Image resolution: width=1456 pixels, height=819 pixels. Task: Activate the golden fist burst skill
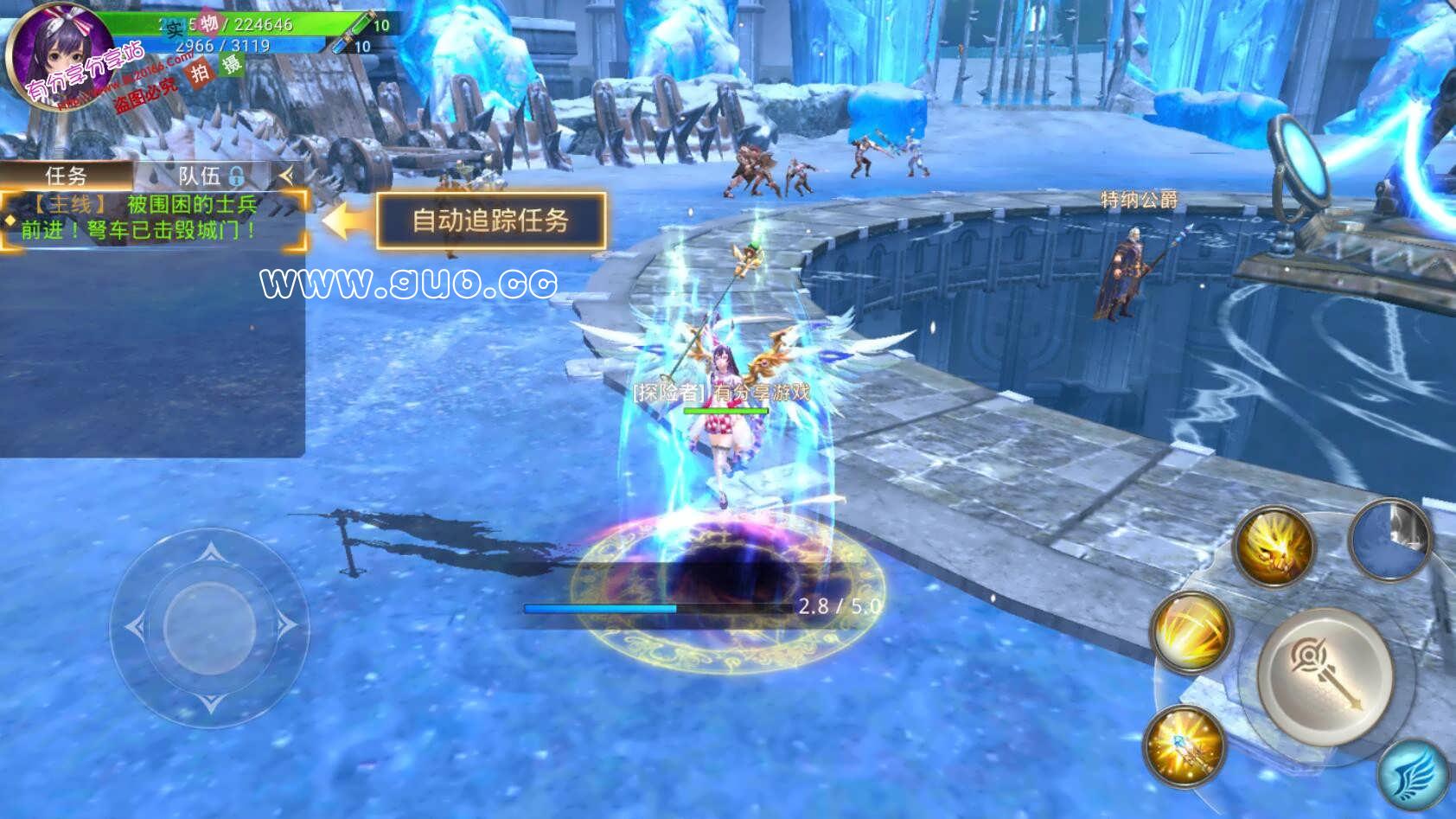point(1274,546)
